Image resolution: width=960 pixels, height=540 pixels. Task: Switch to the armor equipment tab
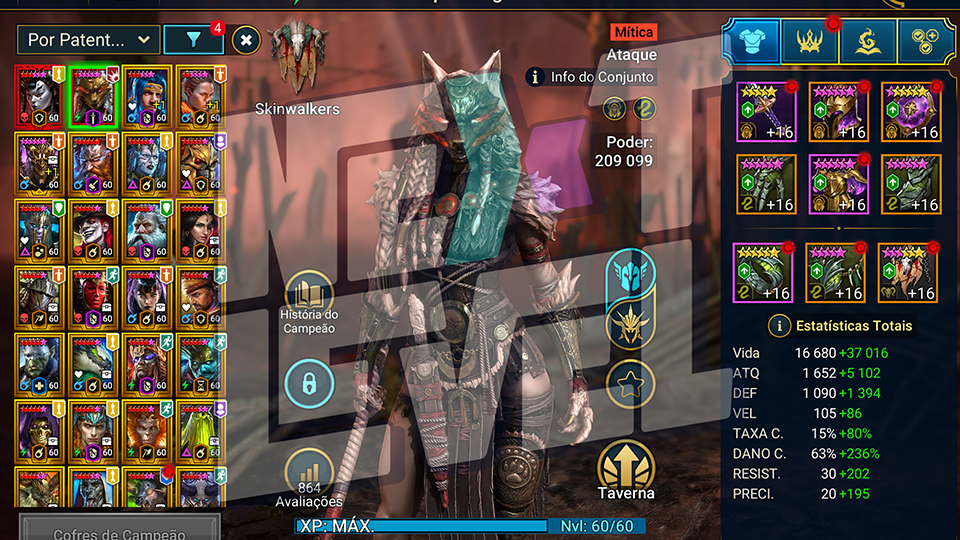[750, 41]
